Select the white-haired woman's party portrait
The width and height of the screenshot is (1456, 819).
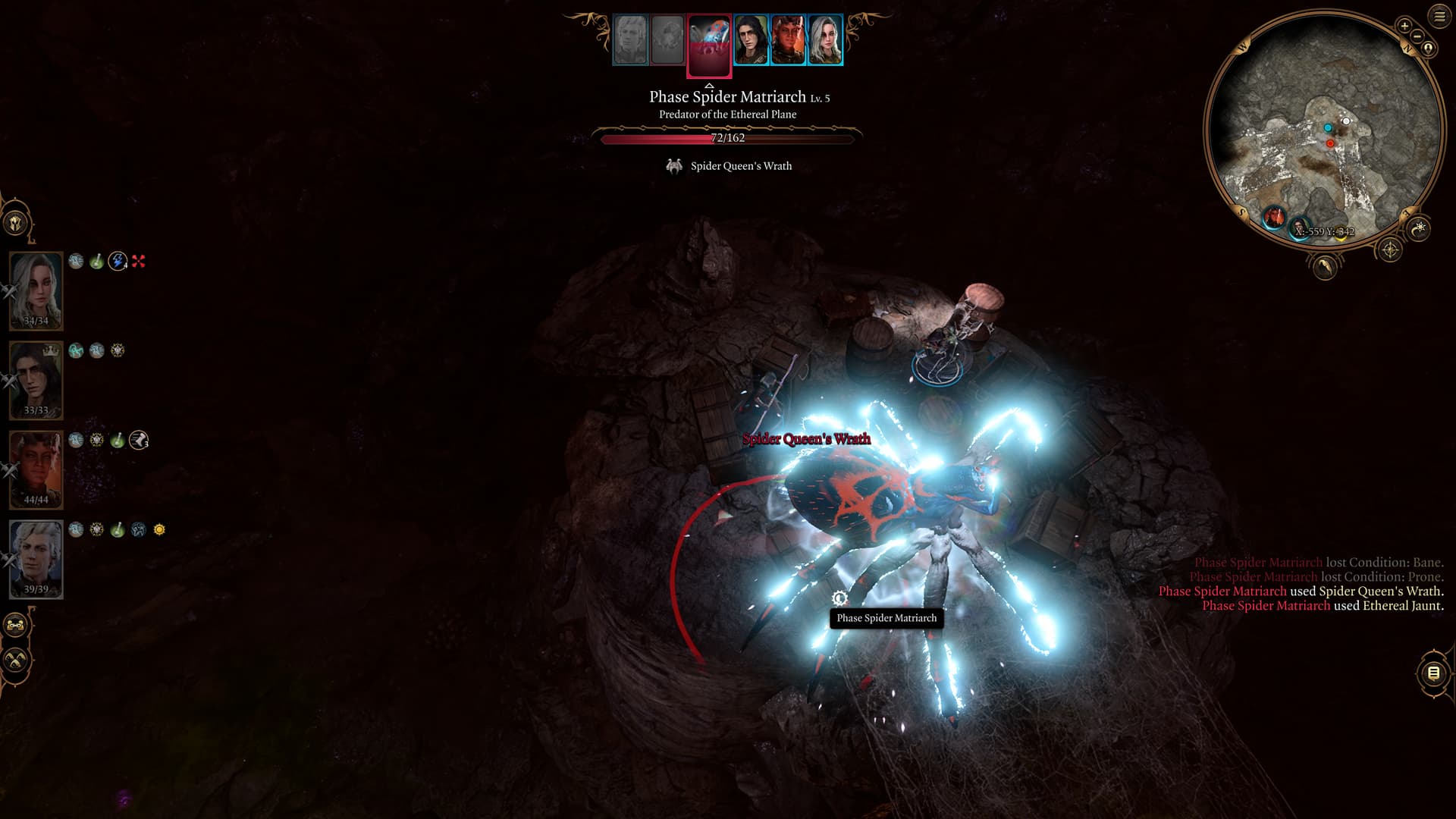pos(36,290)
